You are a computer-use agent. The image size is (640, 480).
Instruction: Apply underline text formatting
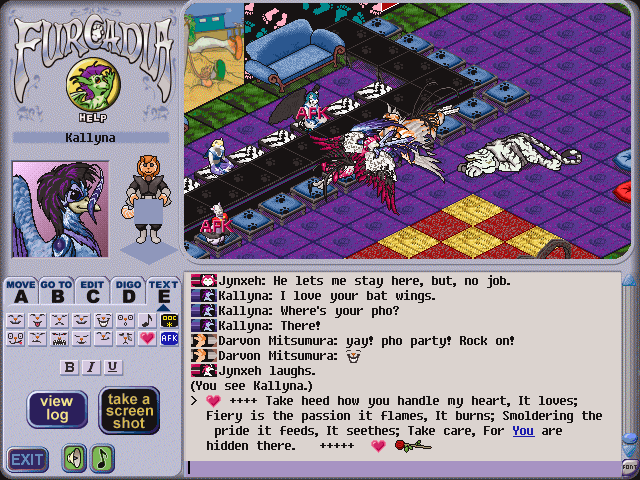coord(113,367)
